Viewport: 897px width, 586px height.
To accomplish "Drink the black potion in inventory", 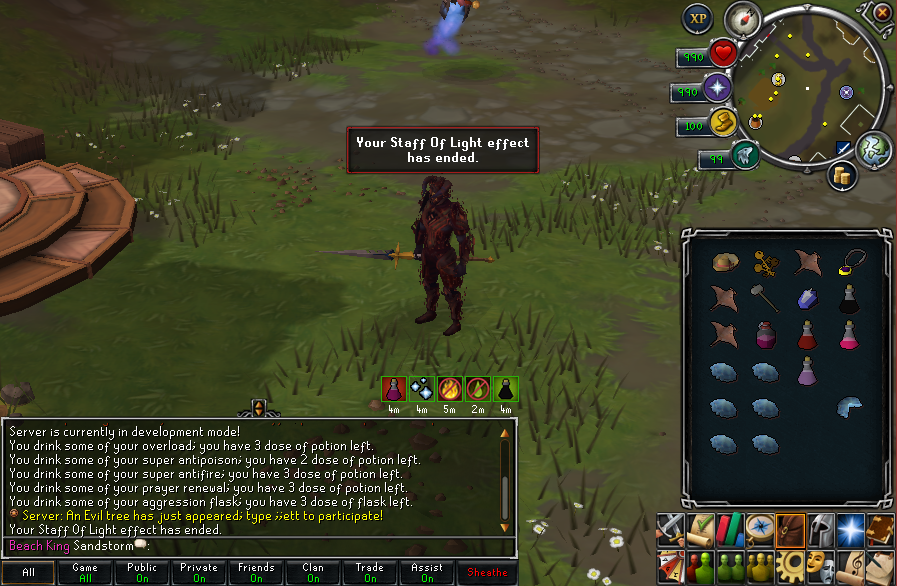I will coord(849,298).
